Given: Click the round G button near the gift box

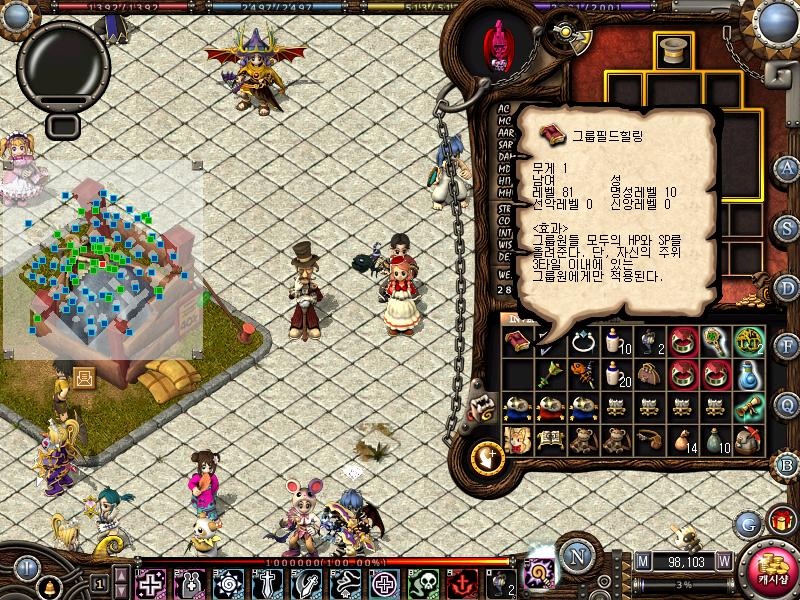Looking at the screenshot, I should pos(747,523).
